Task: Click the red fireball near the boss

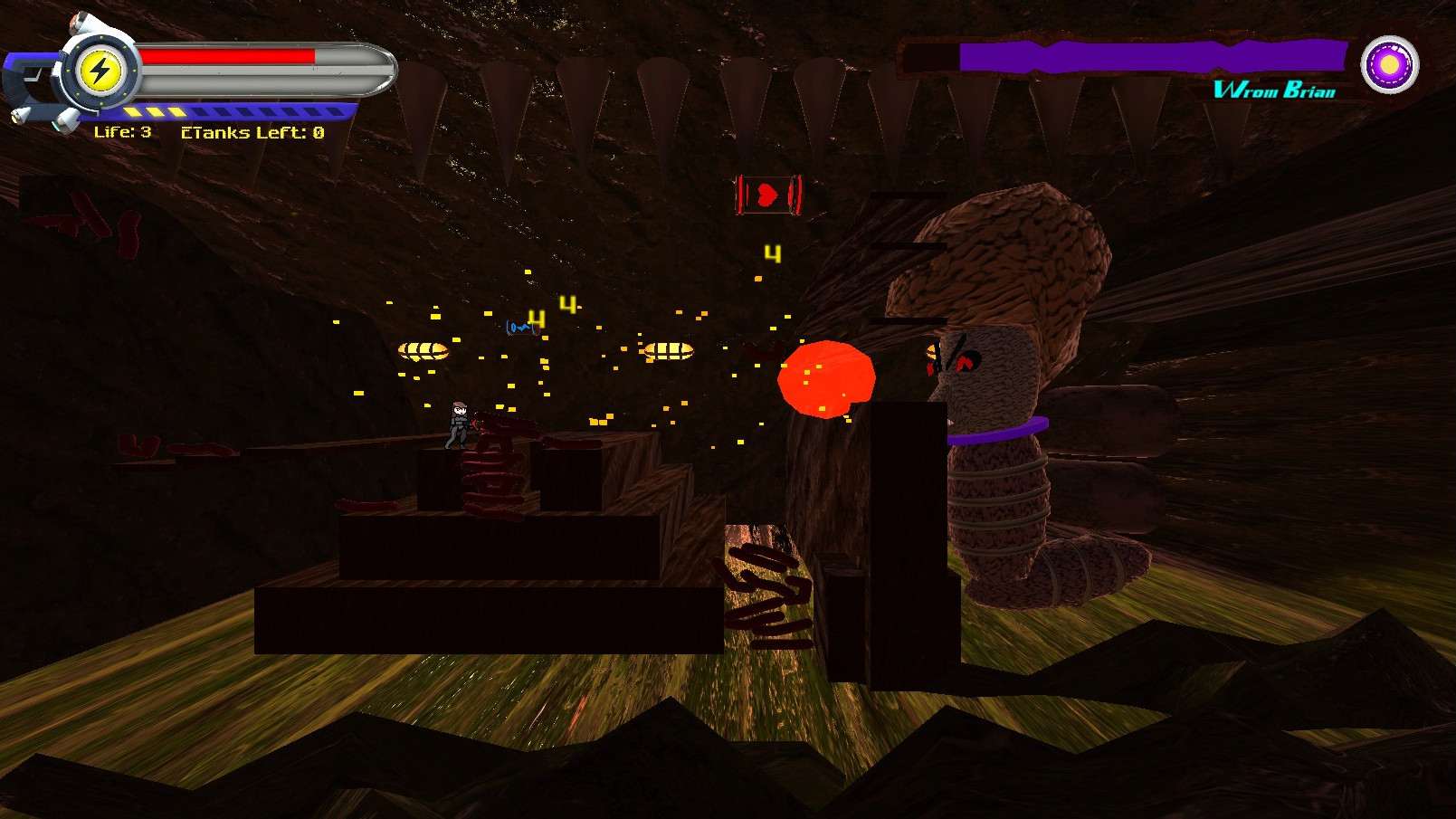Action: click(x=825, y=378)
